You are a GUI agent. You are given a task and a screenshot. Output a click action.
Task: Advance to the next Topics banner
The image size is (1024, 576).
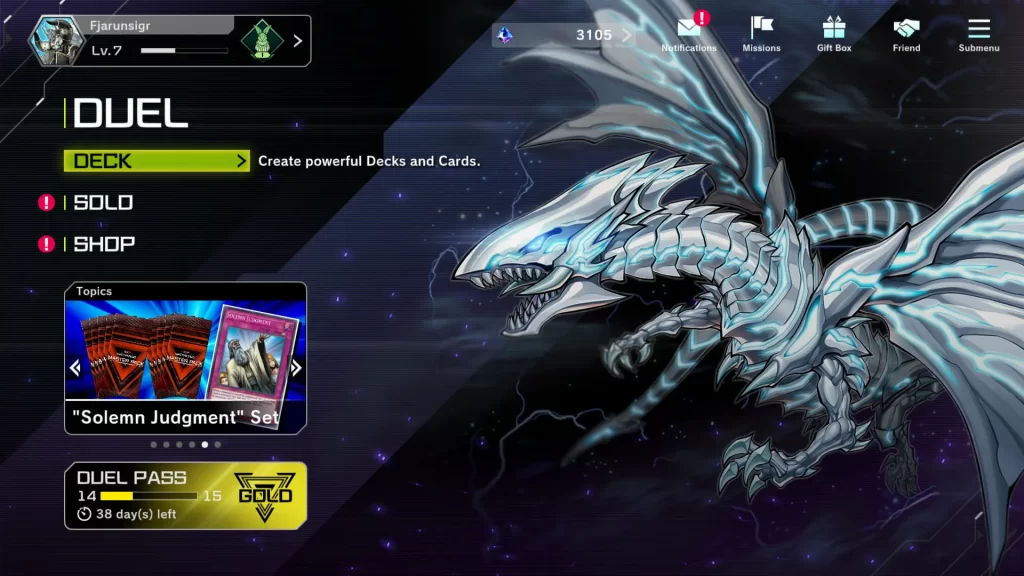pos(296,368)
